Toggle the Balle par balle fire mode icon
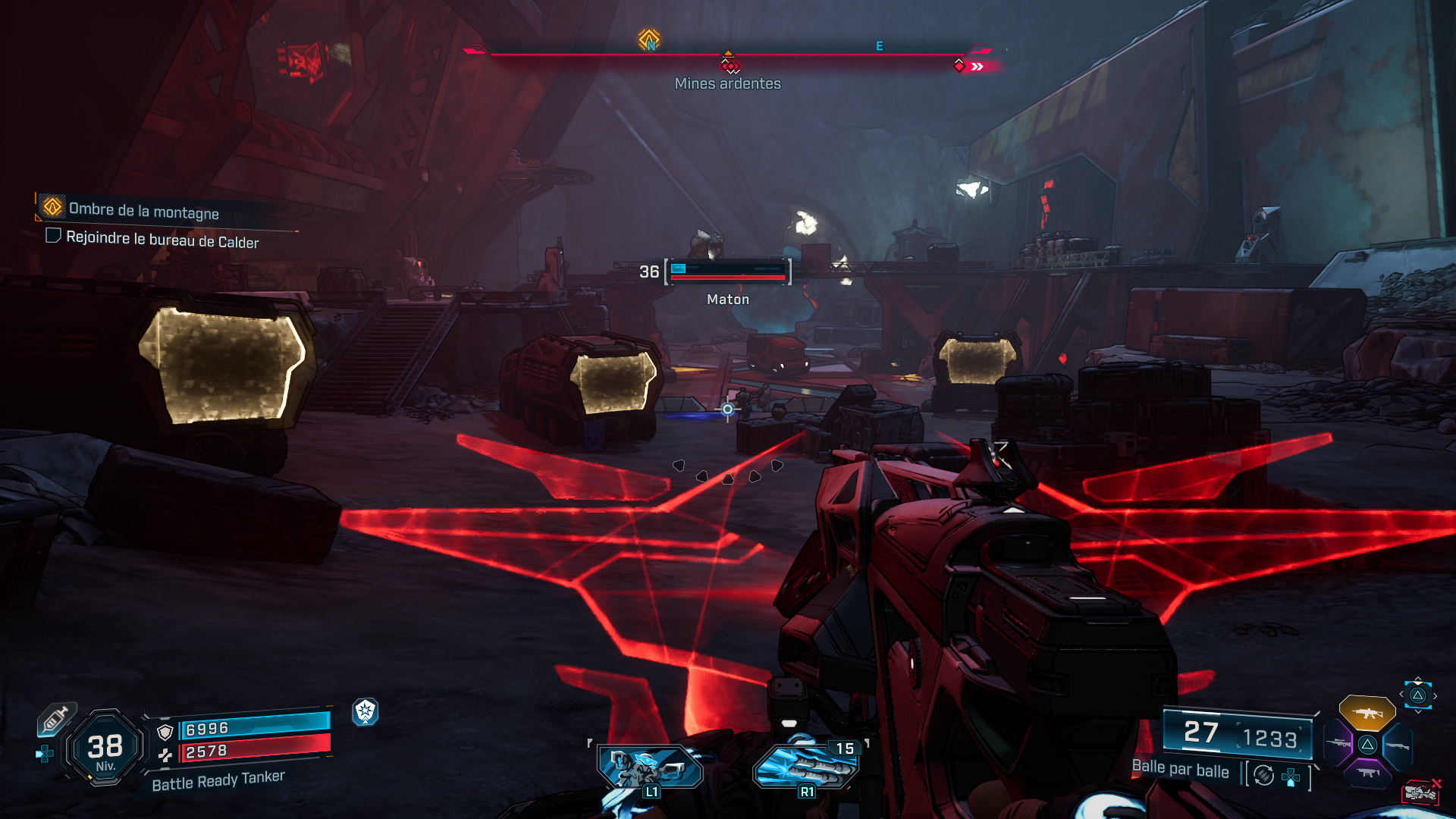 [x=1263, y=775]
